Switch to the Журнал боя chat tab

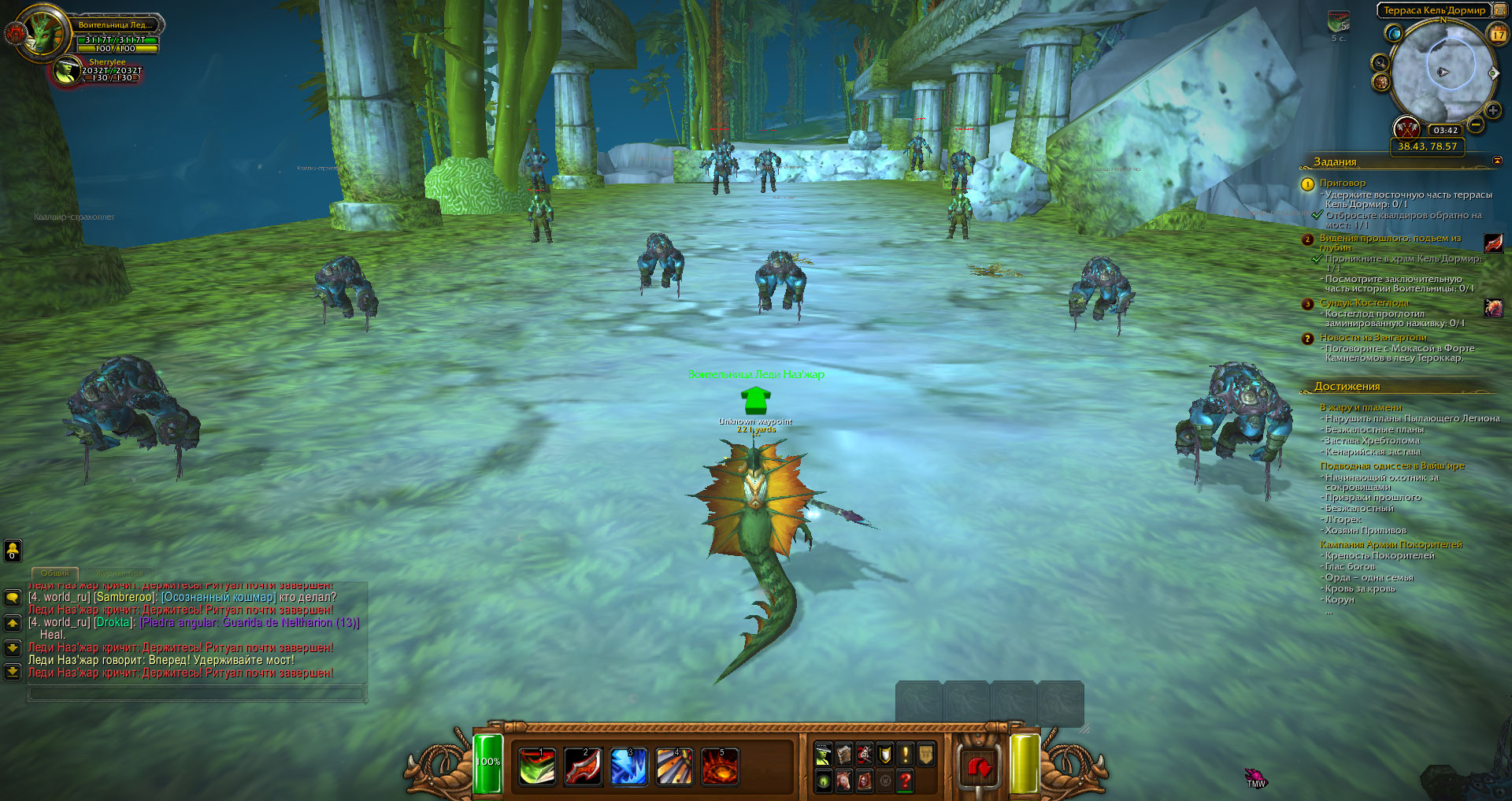tap(118, 573)
